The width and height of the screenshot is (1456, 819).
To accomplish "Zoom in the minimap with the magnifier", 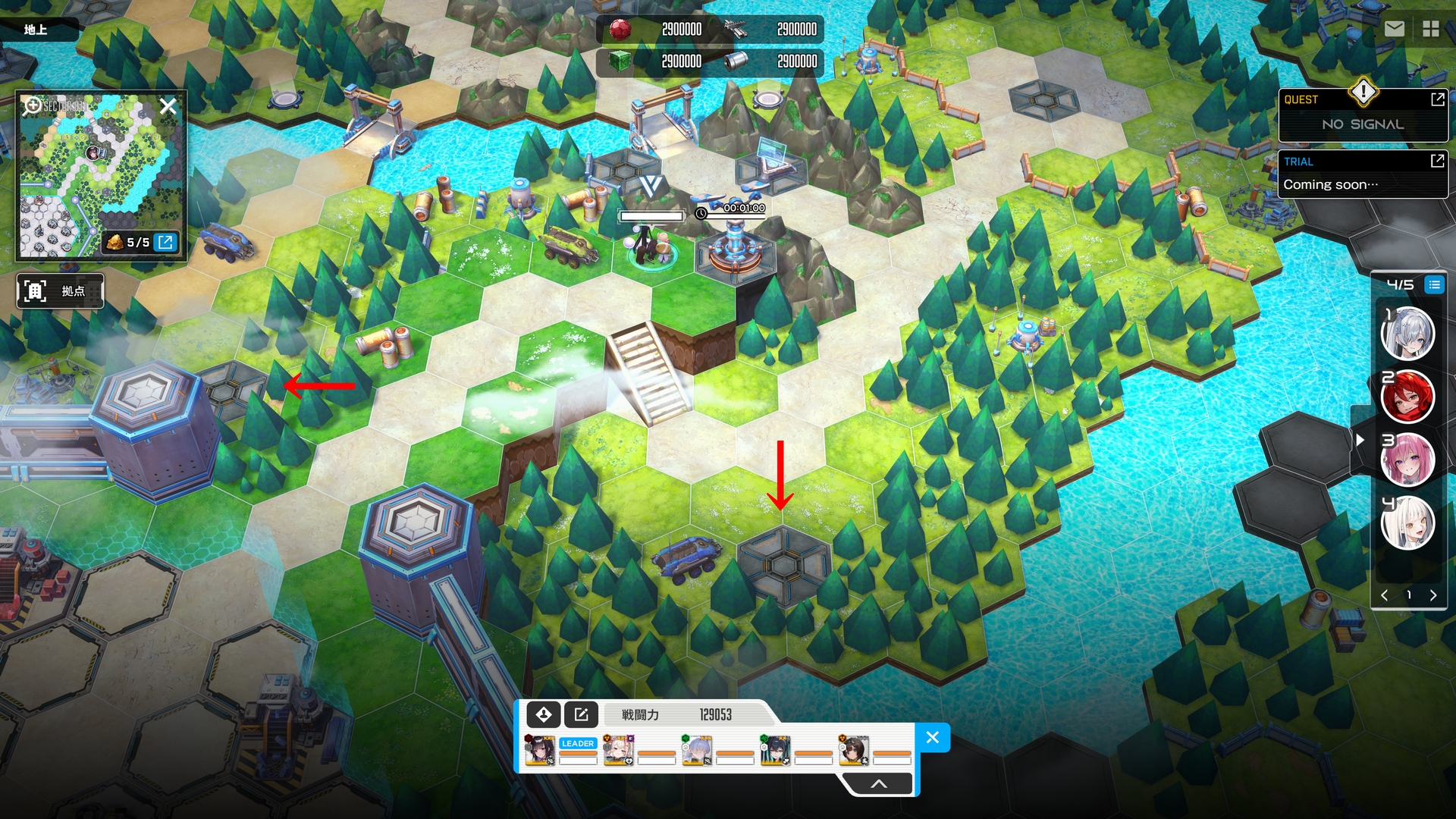I will (x=33, y=105).
